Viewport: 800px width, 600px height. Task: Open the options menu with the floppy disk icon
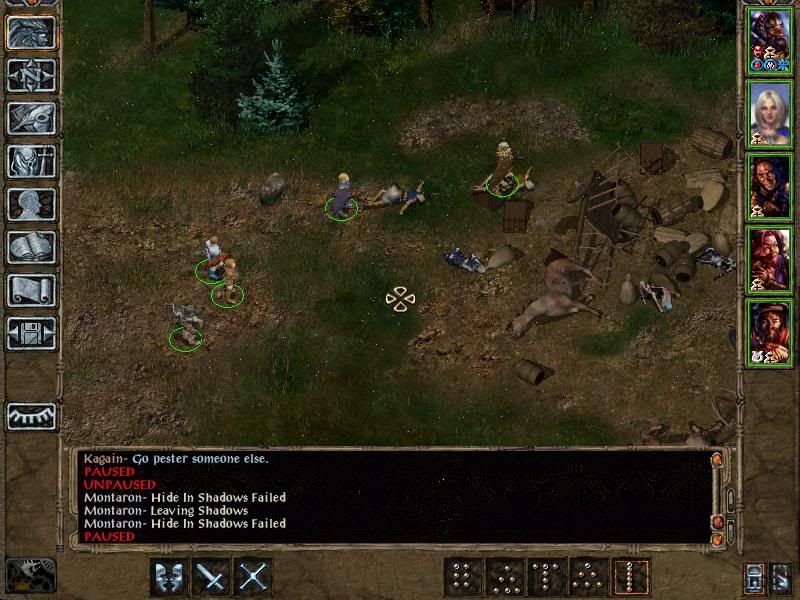pyautogui.click(x=31, y=333)
